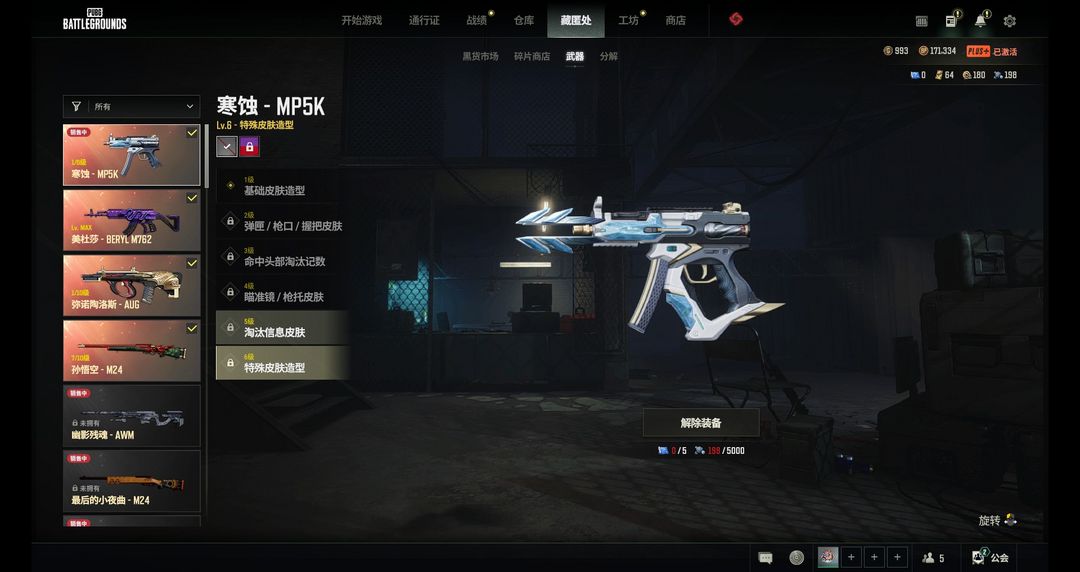The image size is (1080, 572).
Task: Choose the 弥诺陶洛斯 - AUG skin
Action: pos(131,284)
